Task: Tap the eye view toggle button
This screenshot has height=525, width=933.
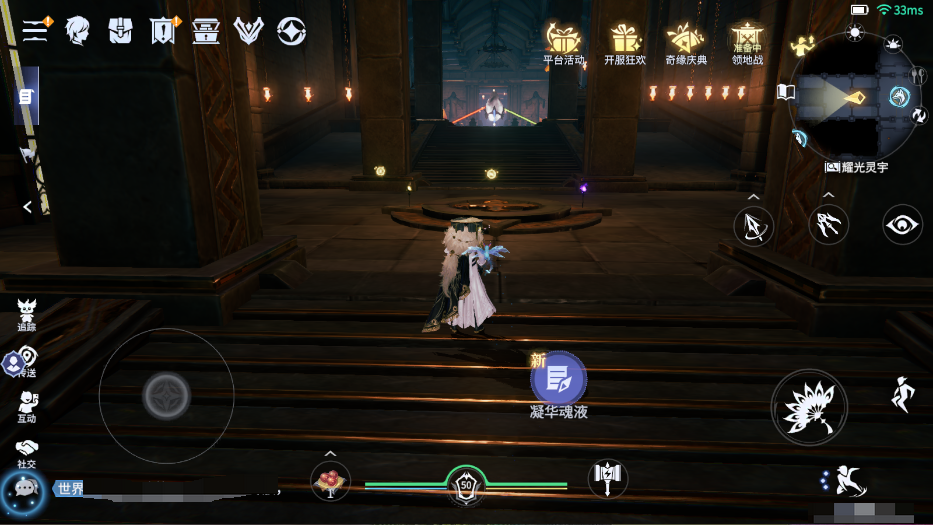Action: pos(903,225)
